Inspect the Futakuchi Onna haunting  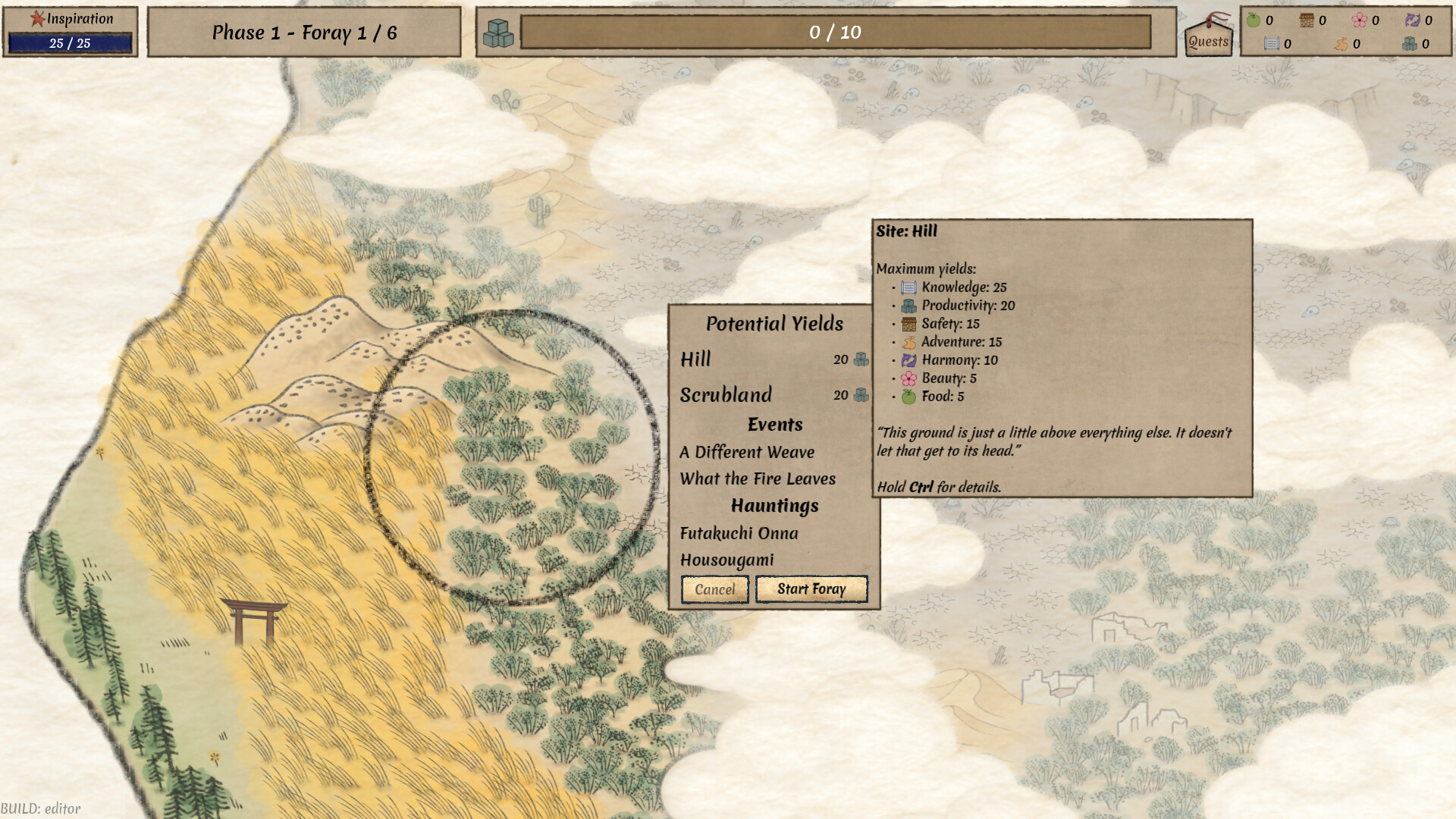click(739, 533)
